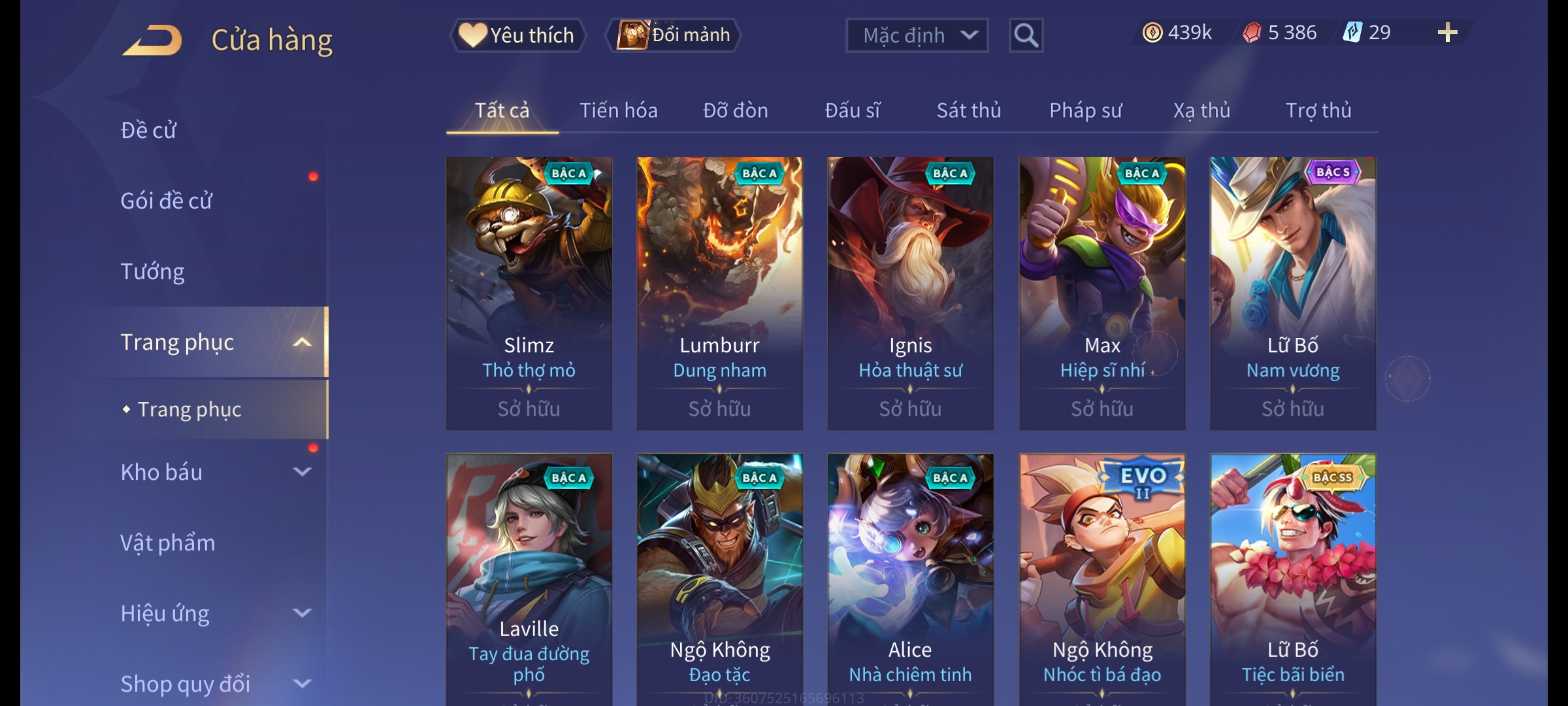Switch to the Tiến hóa tab

618,110
